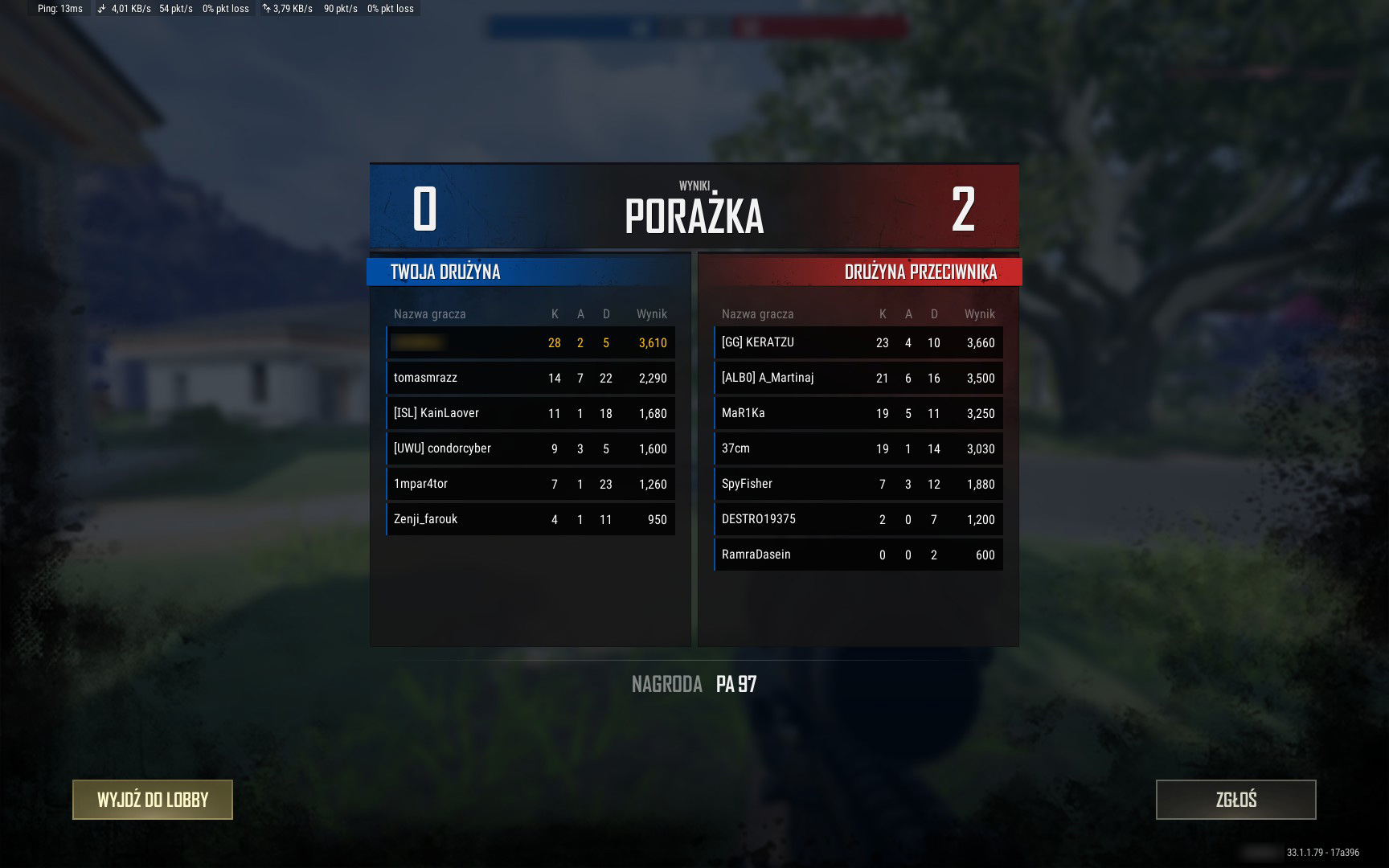The width and height of the screenshot is (1389, 868).
Task: Select the 37cm player row
Action: [858, 448]
